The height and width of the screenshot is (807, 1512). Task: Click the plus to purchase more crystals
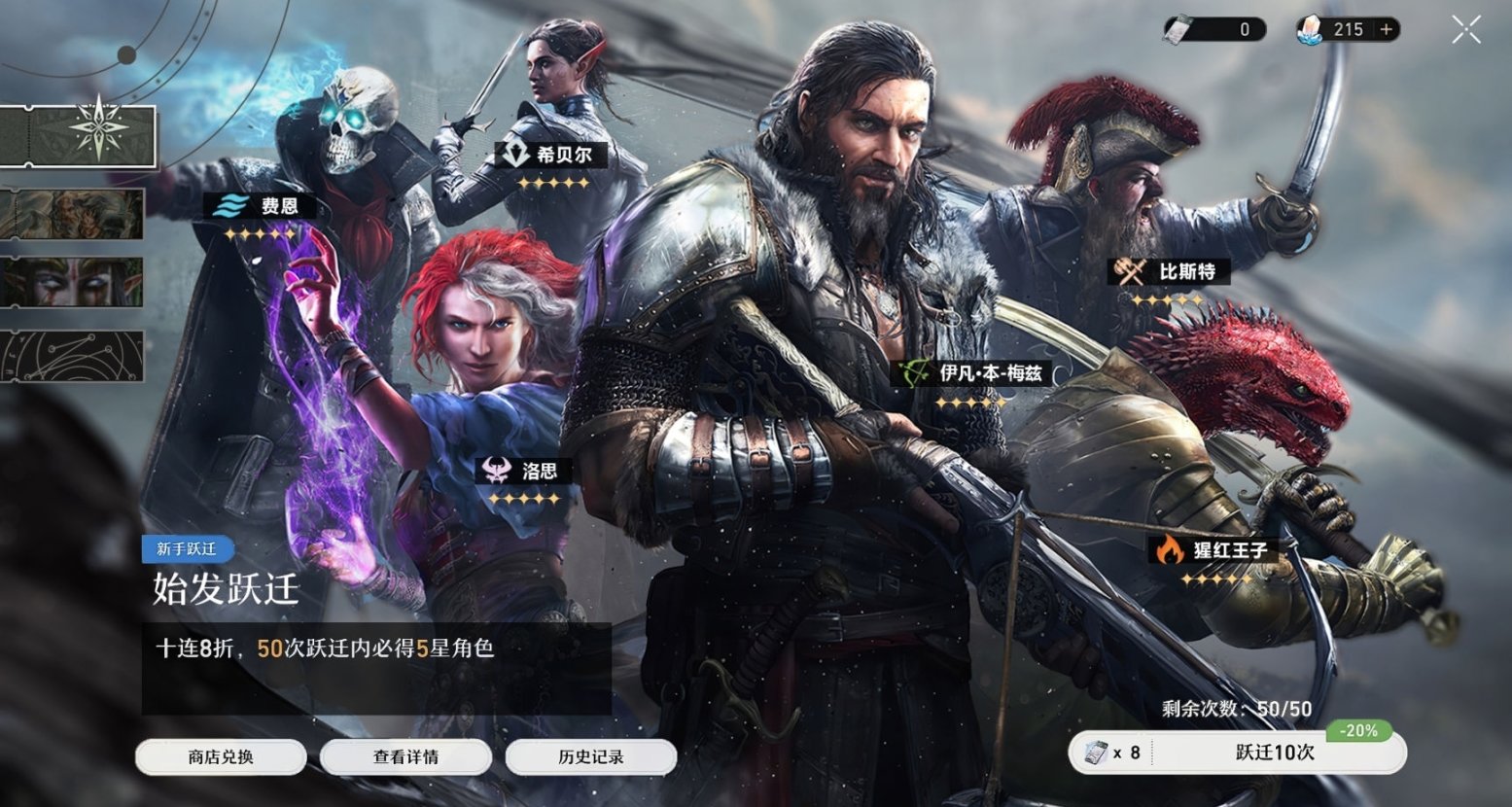[x=1384, y=28]
